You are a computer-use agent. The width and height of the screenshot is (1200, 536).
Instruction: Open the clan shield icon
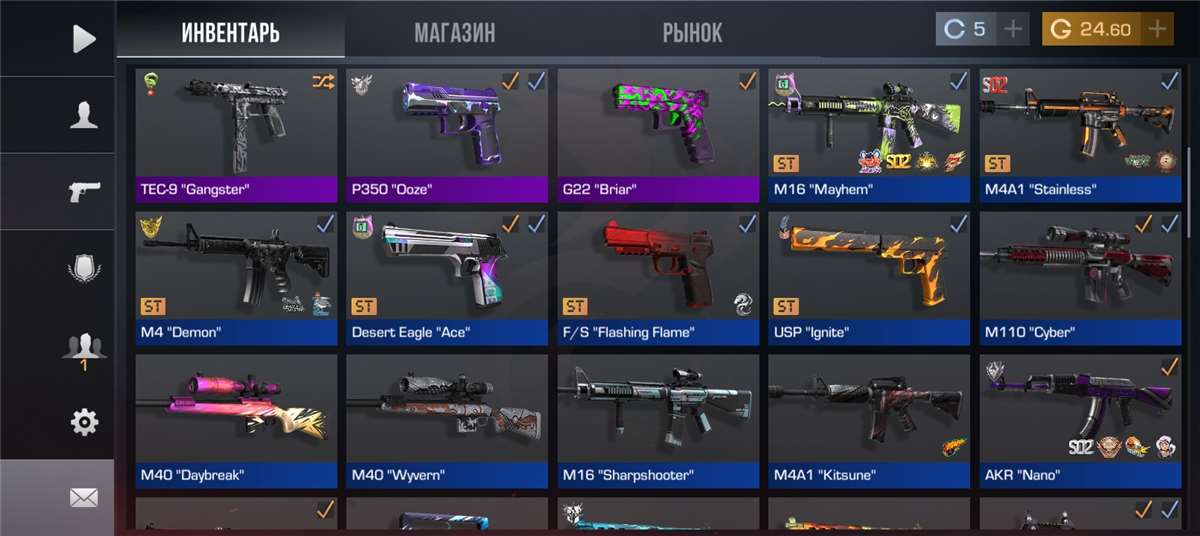click(x=84, y=268)
